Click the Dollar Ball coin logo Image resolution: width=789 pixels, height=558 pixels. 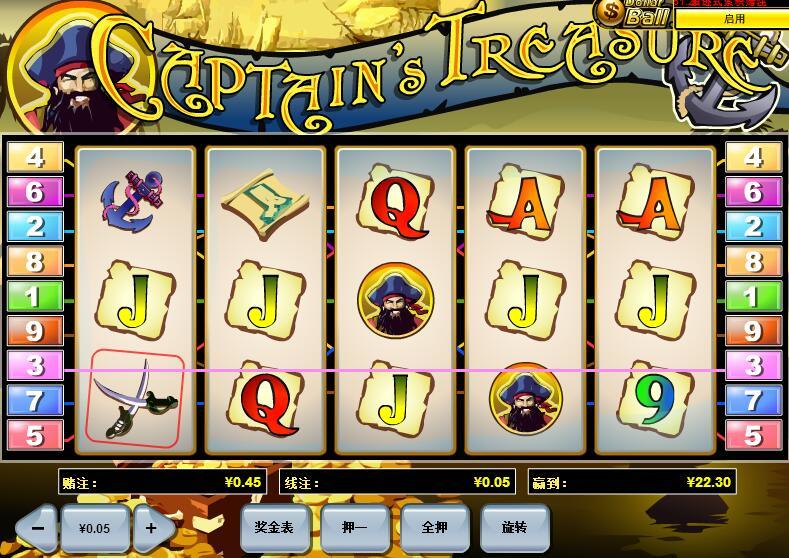pyautogui.click(x=632, y=13)
